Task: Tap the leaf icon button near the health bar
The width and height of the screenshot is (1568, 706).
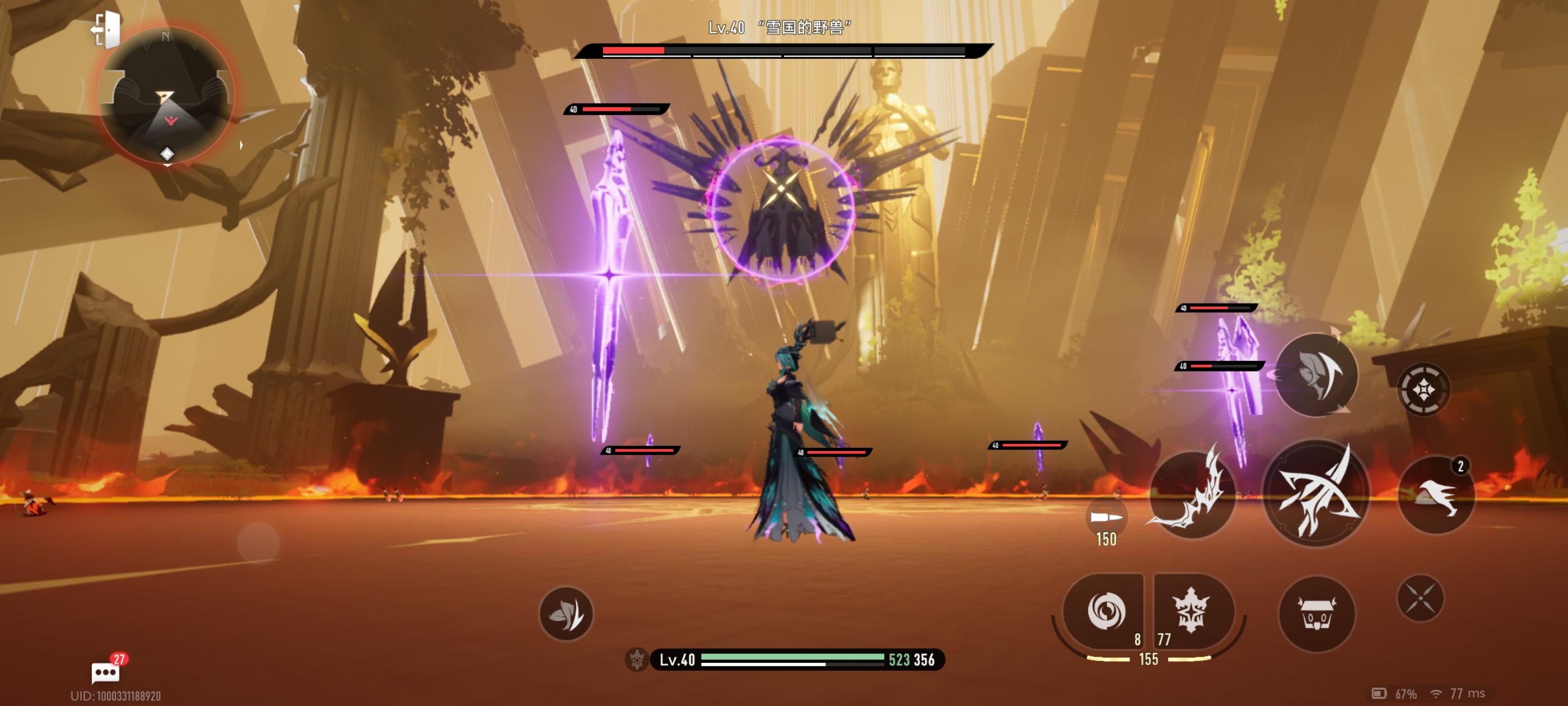Action: coord(566,614)
